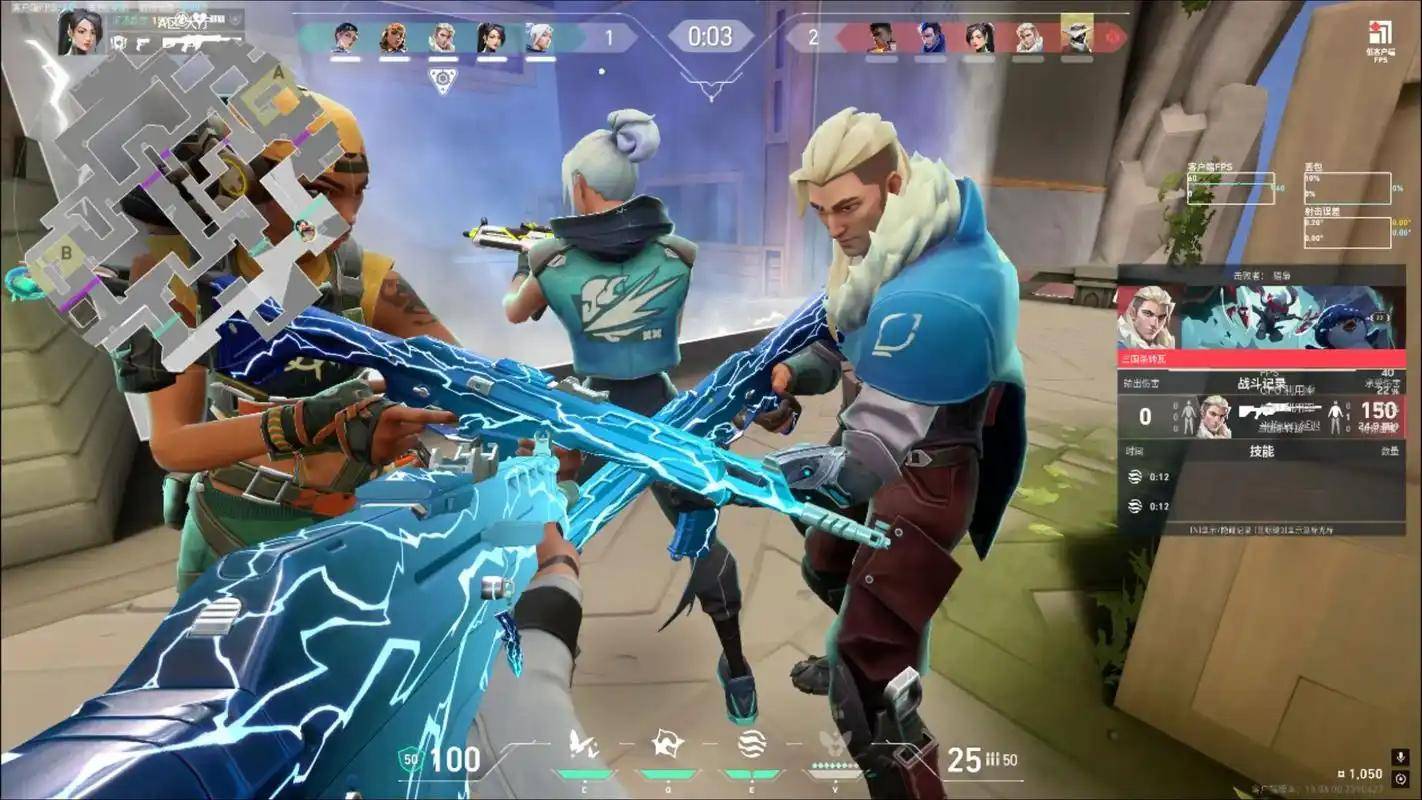
Task: Select the spike carrier icon under team portraits
Action: [442, 80]
